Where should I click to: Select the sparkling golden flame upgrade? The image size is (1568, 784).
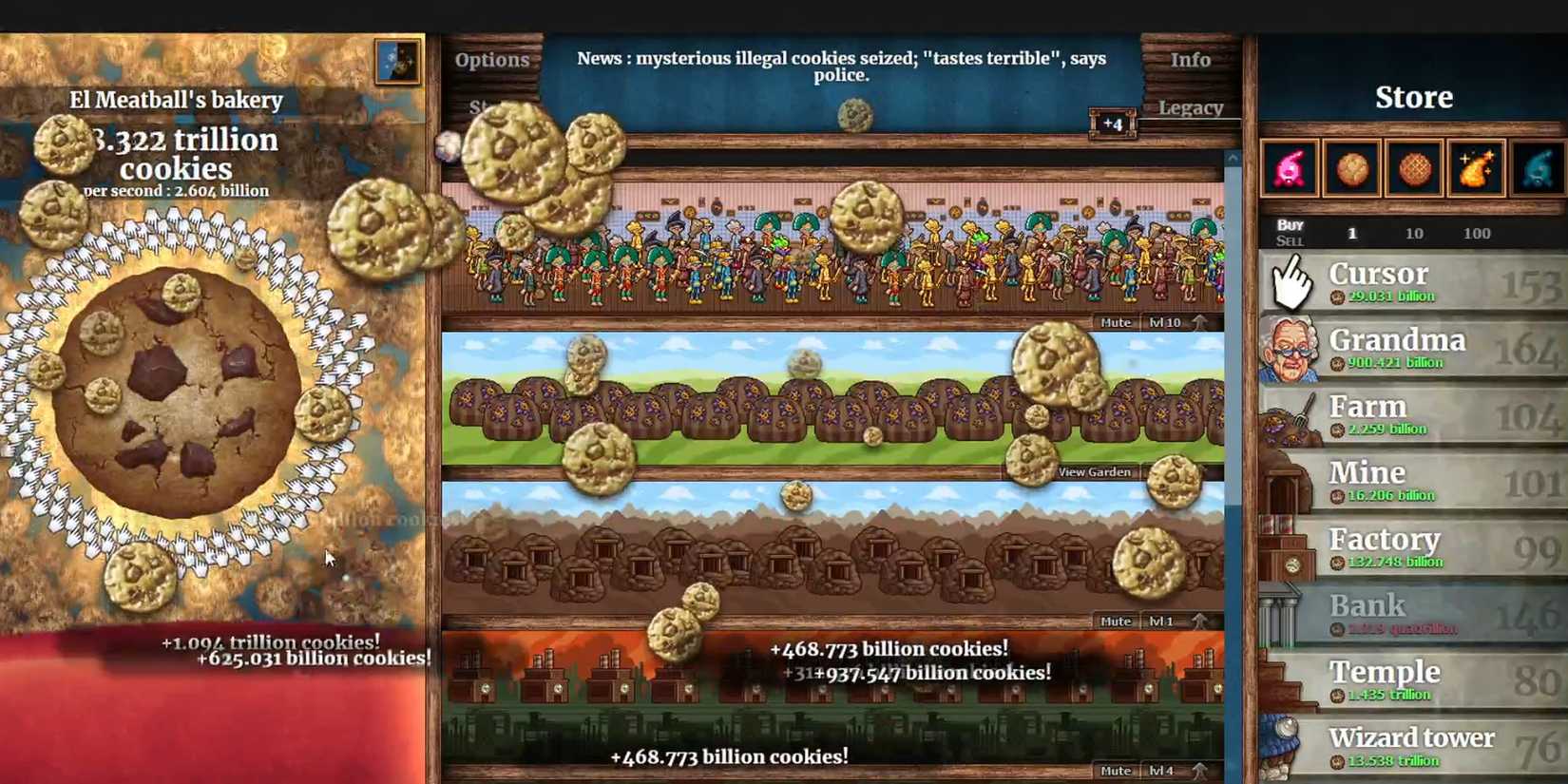[x=1476, y=168]
